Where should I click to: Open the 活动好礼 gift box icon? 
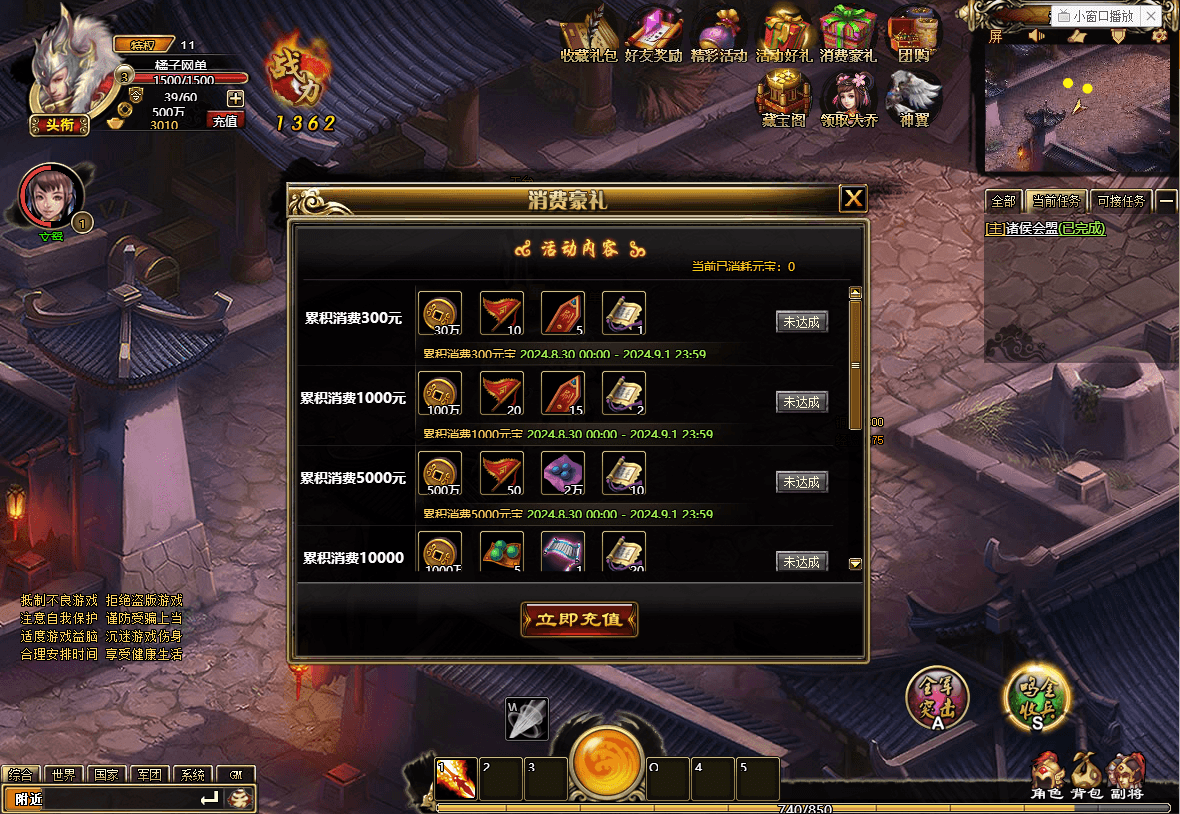[x=783, y=37]
